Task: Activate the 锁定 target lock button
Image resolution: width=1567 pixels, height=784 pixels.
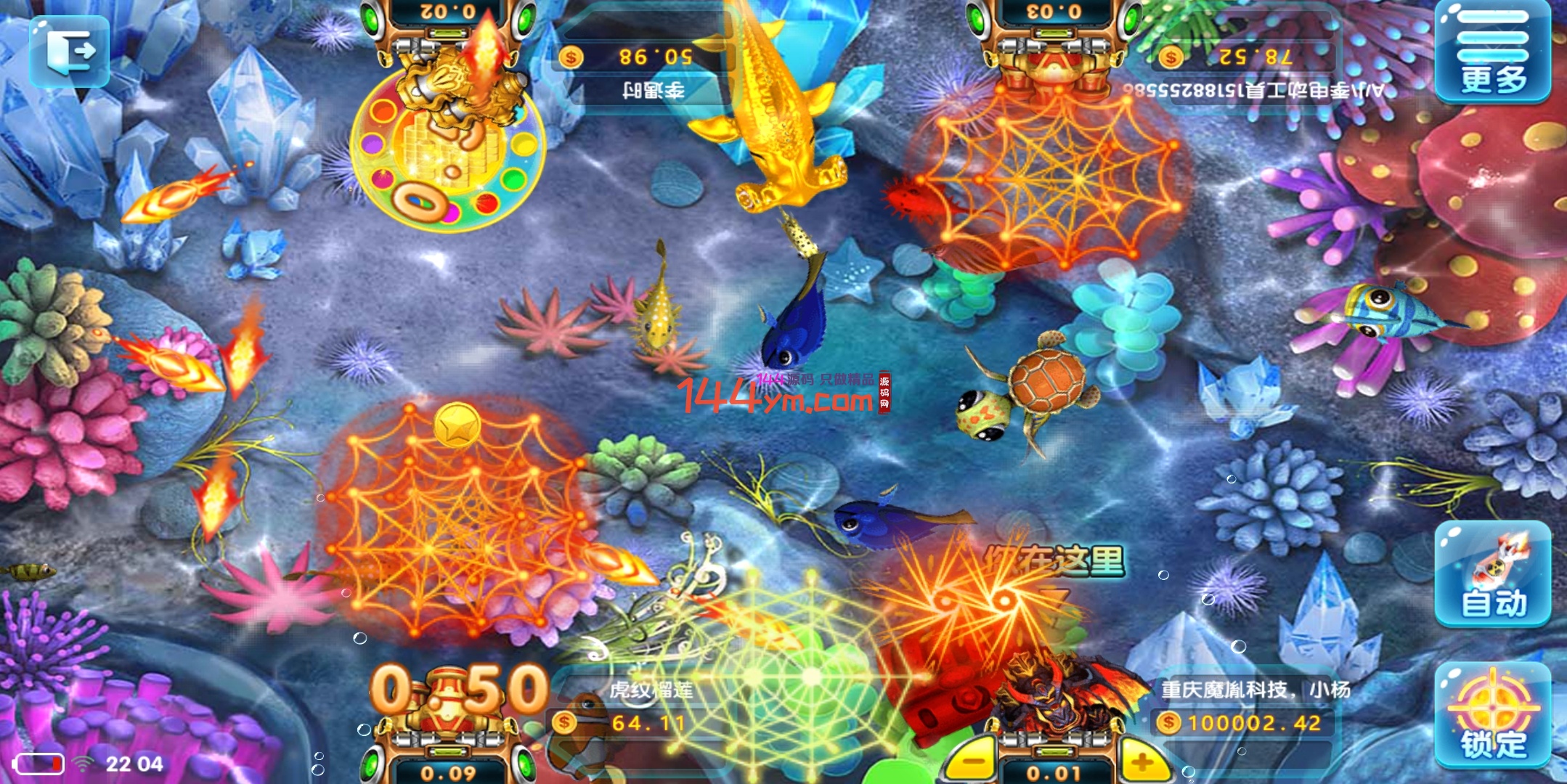Action: 1492,715
